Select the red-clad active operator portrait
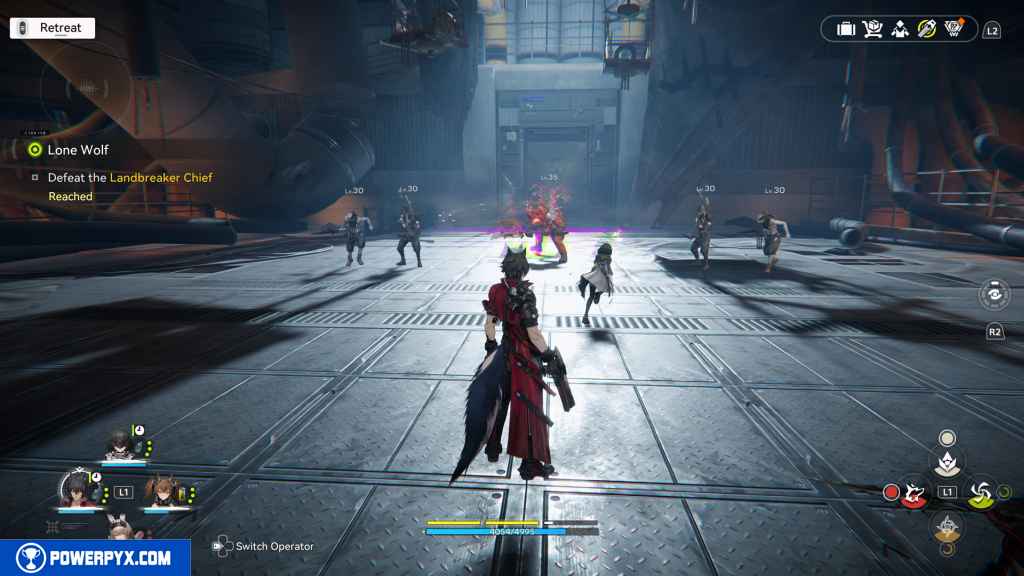Image resolution: width=1024 pixels, height=576 pixels. coord(75,493)
